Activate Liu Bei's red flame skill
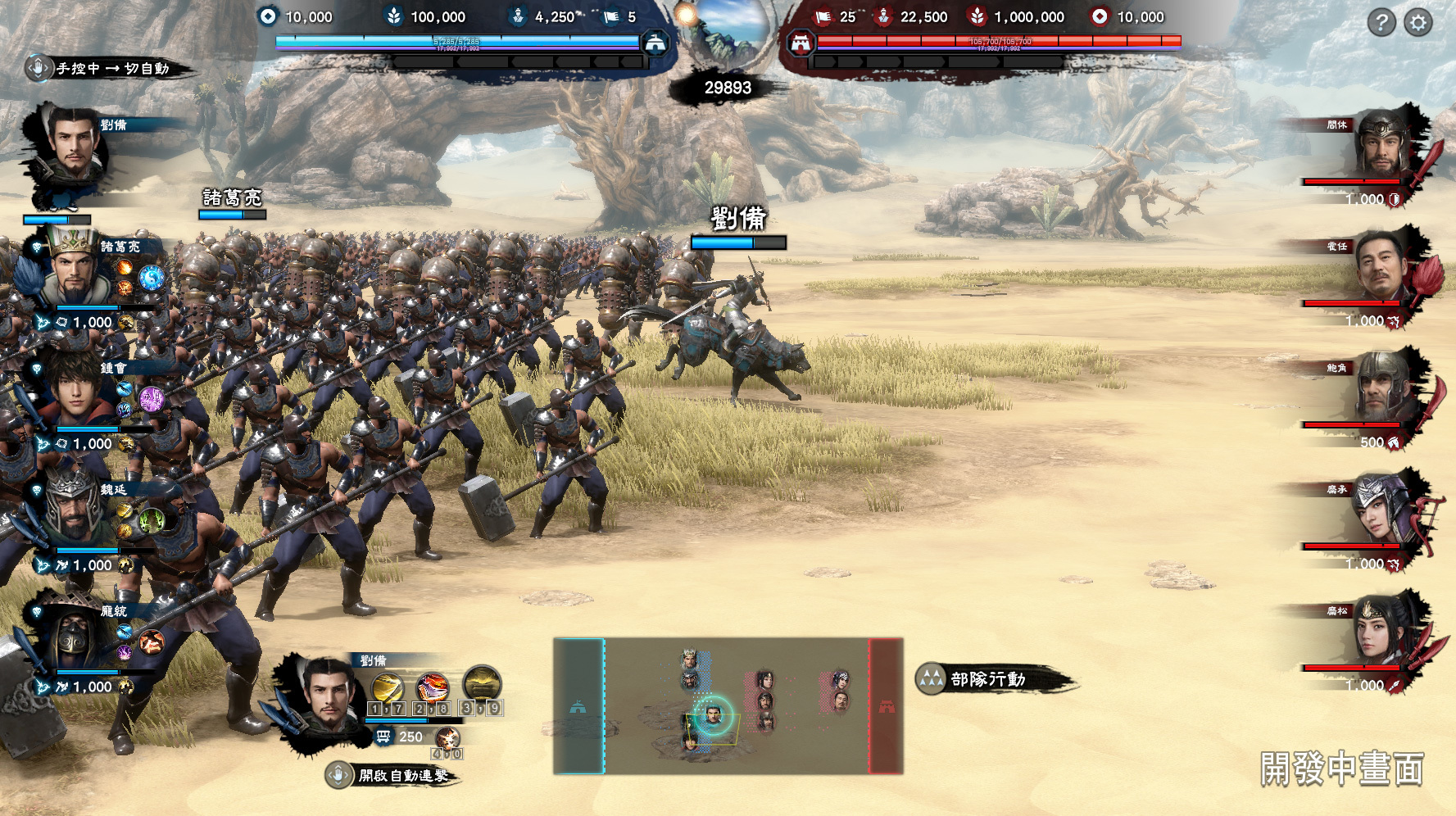The image size is (1456, 816). [432, 687]
